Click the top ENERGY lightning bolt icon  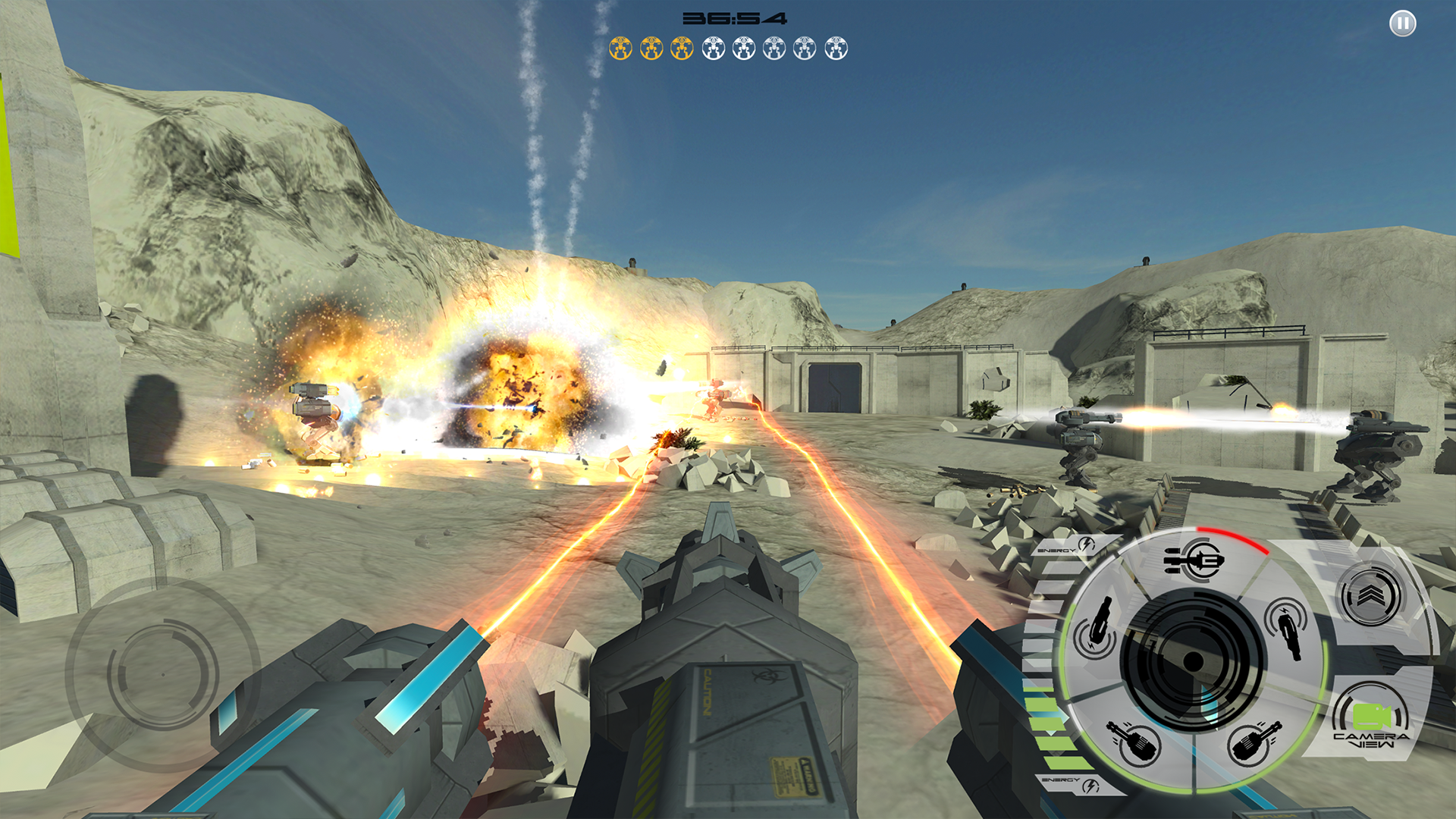1087,544
